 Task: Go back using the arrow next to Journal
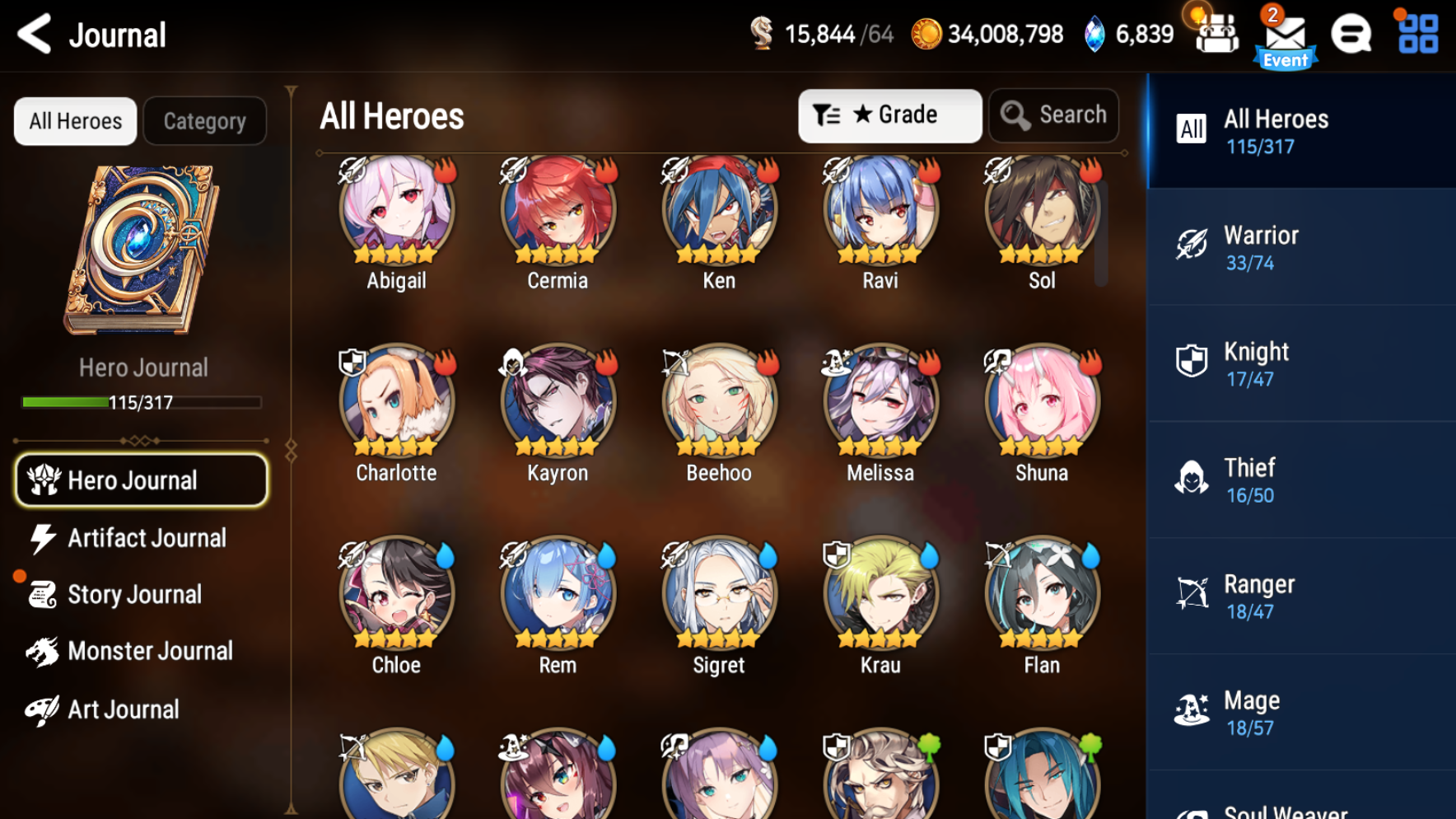click(33, 35)
